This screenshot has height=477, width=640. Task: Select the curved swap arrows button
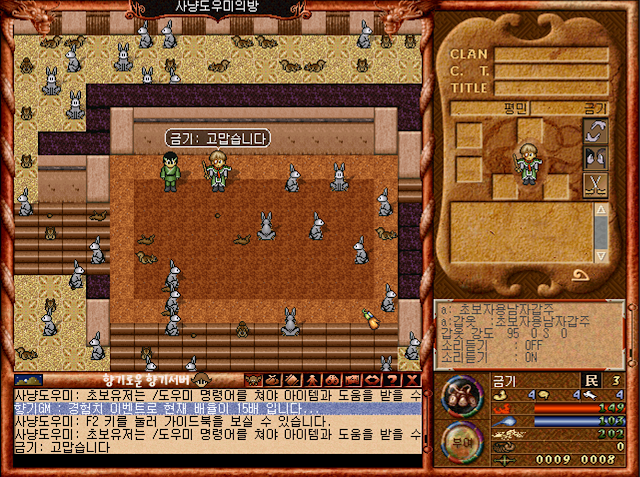[596, 132]
